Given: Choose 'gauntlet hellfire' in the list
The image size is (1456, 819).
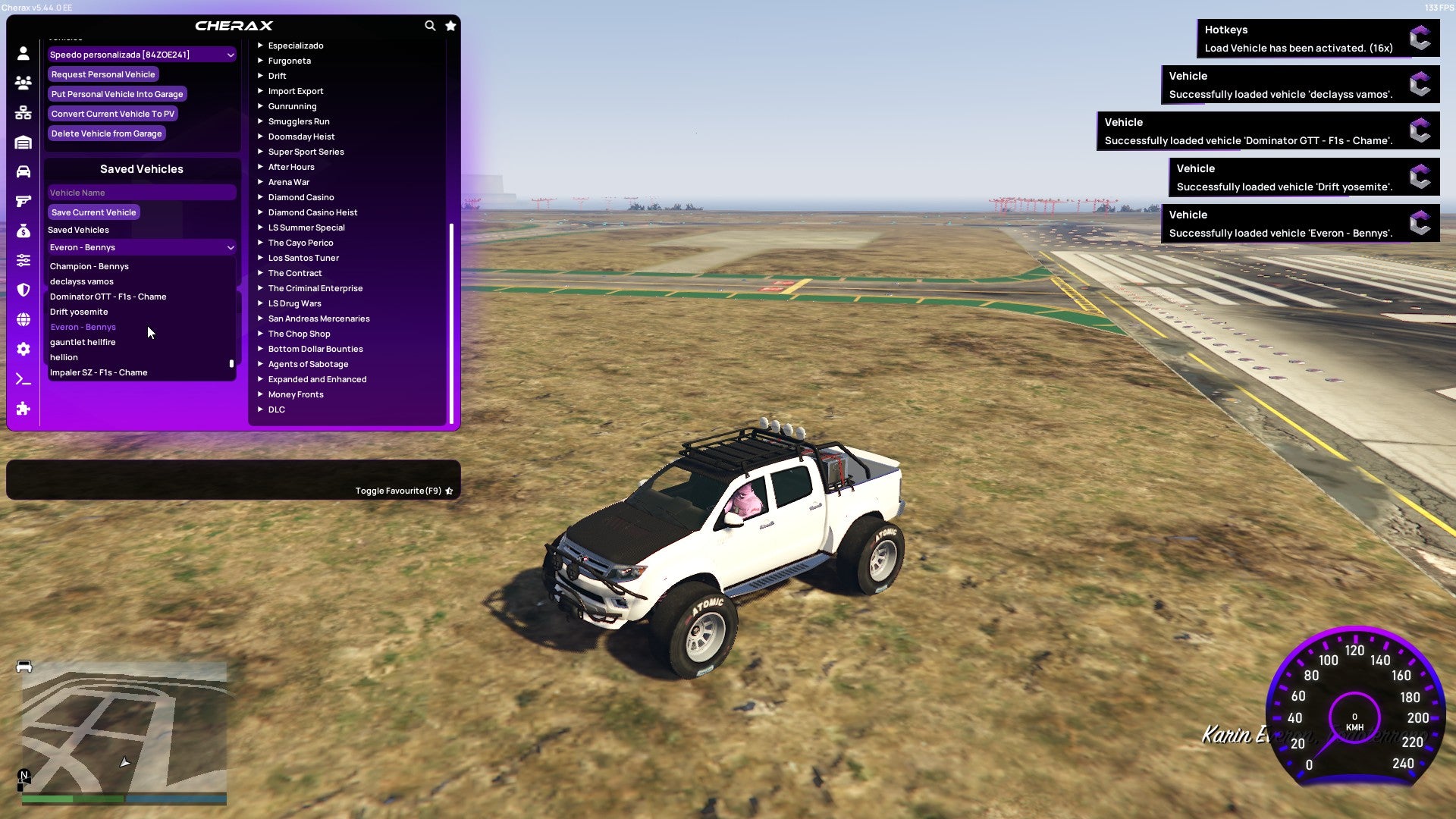Looking at the screenshot, I should click(83, 342).
